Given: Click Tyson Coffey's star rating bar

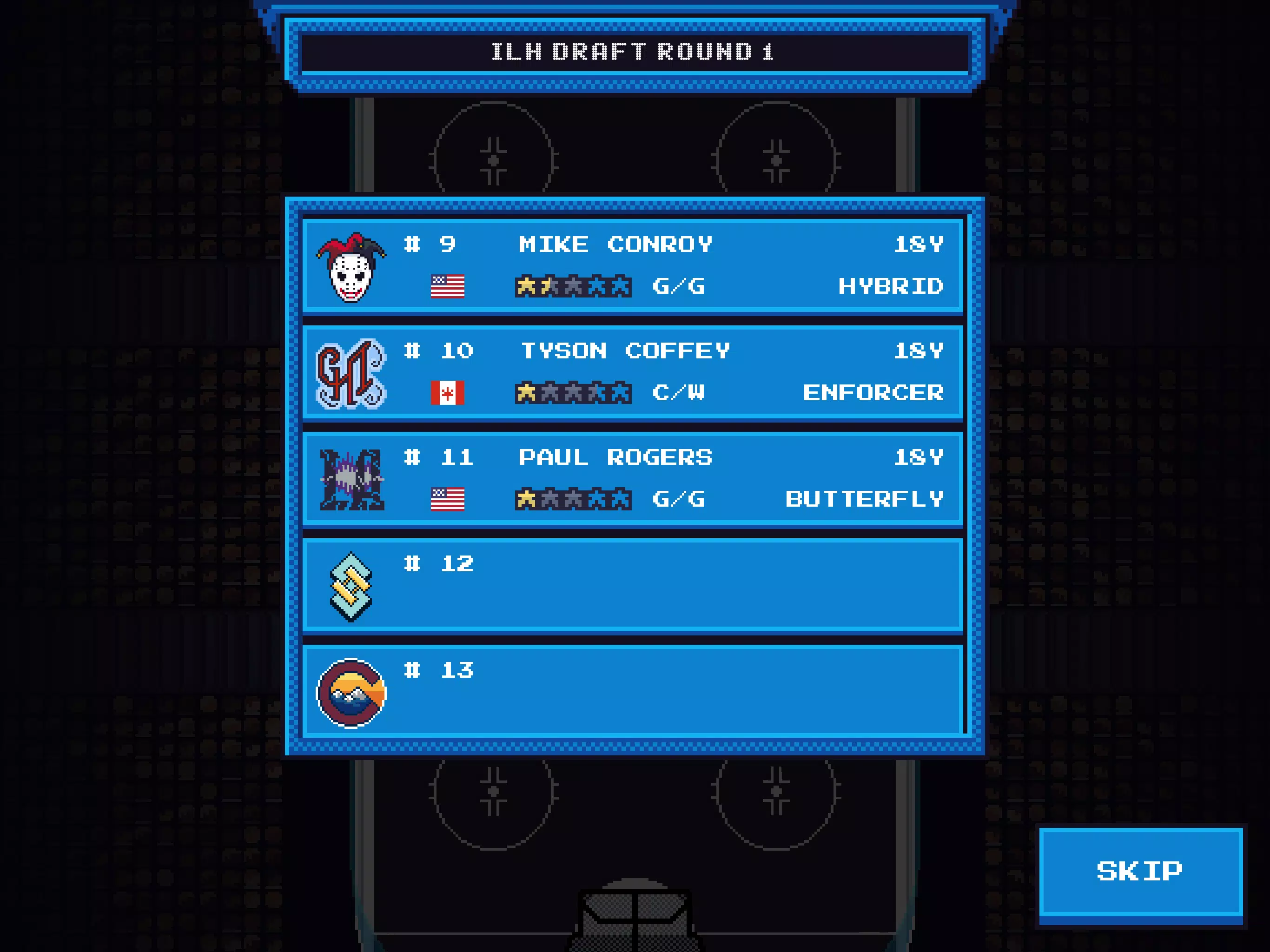Looking at the screenshot, I should click(x=573, y=392).
